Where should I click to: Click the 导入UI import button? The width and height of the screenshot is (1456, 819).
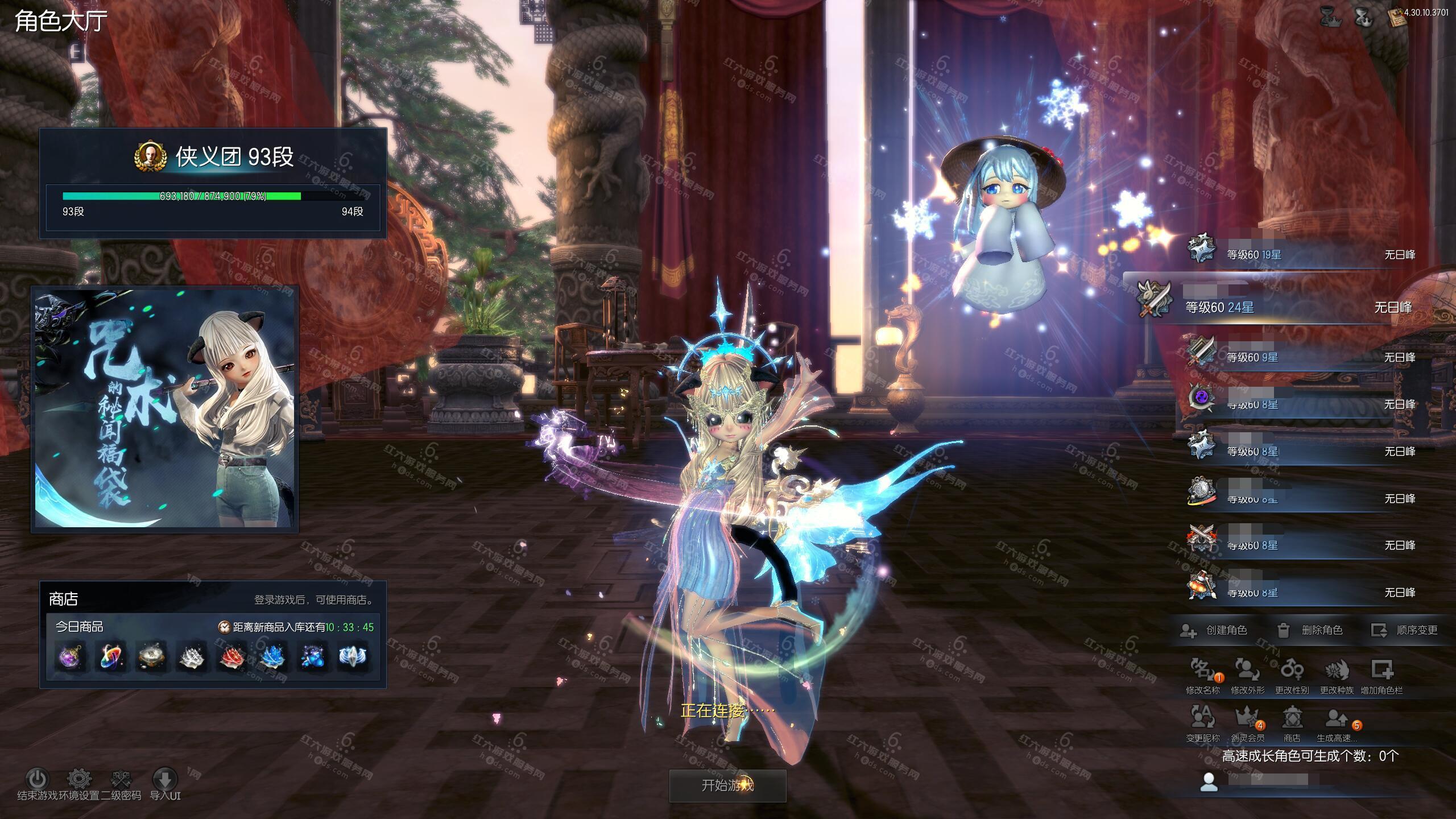(x=165, y=780)
